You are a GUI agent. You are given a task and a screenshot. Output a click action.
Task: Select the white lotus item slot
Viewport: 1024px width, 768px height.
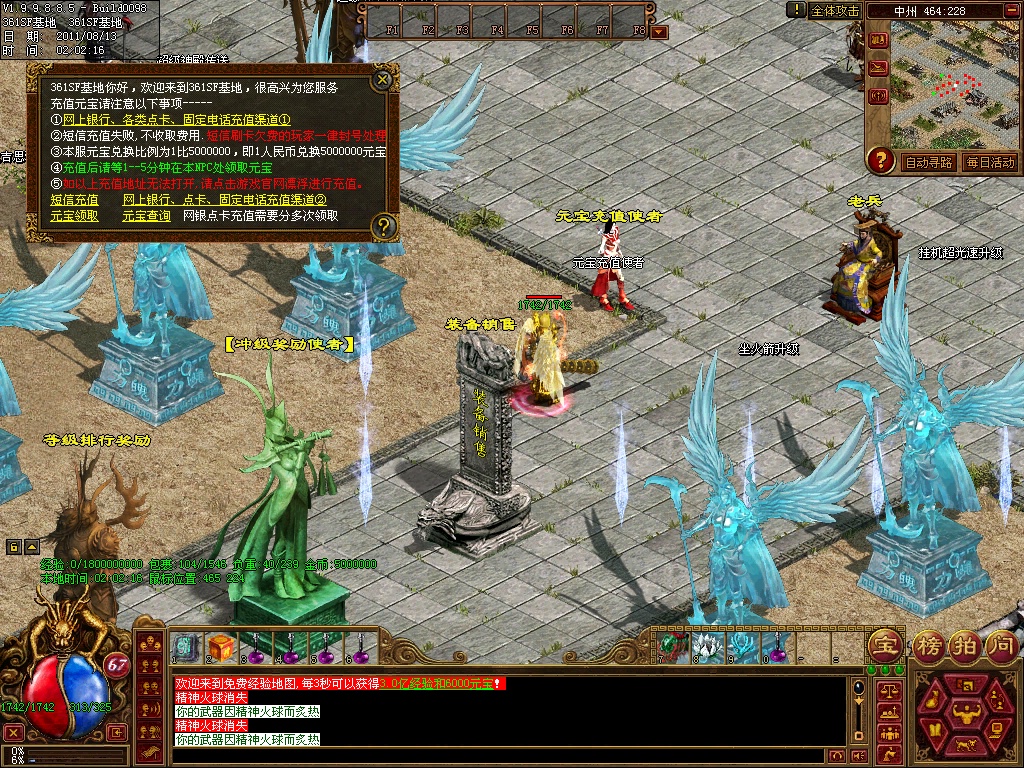pos(706,647)
